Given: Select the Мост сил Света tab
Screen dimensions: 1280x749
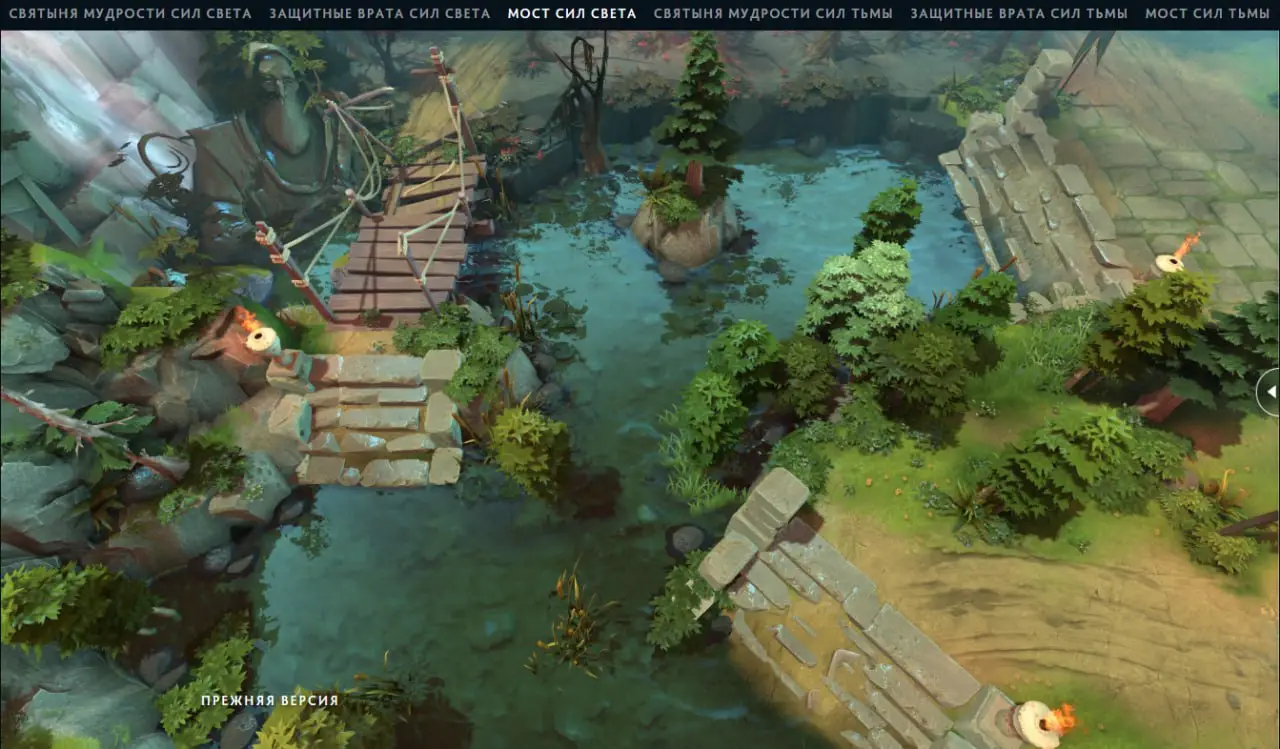Looking at the screenshot, I should click(x=572, y=14).
